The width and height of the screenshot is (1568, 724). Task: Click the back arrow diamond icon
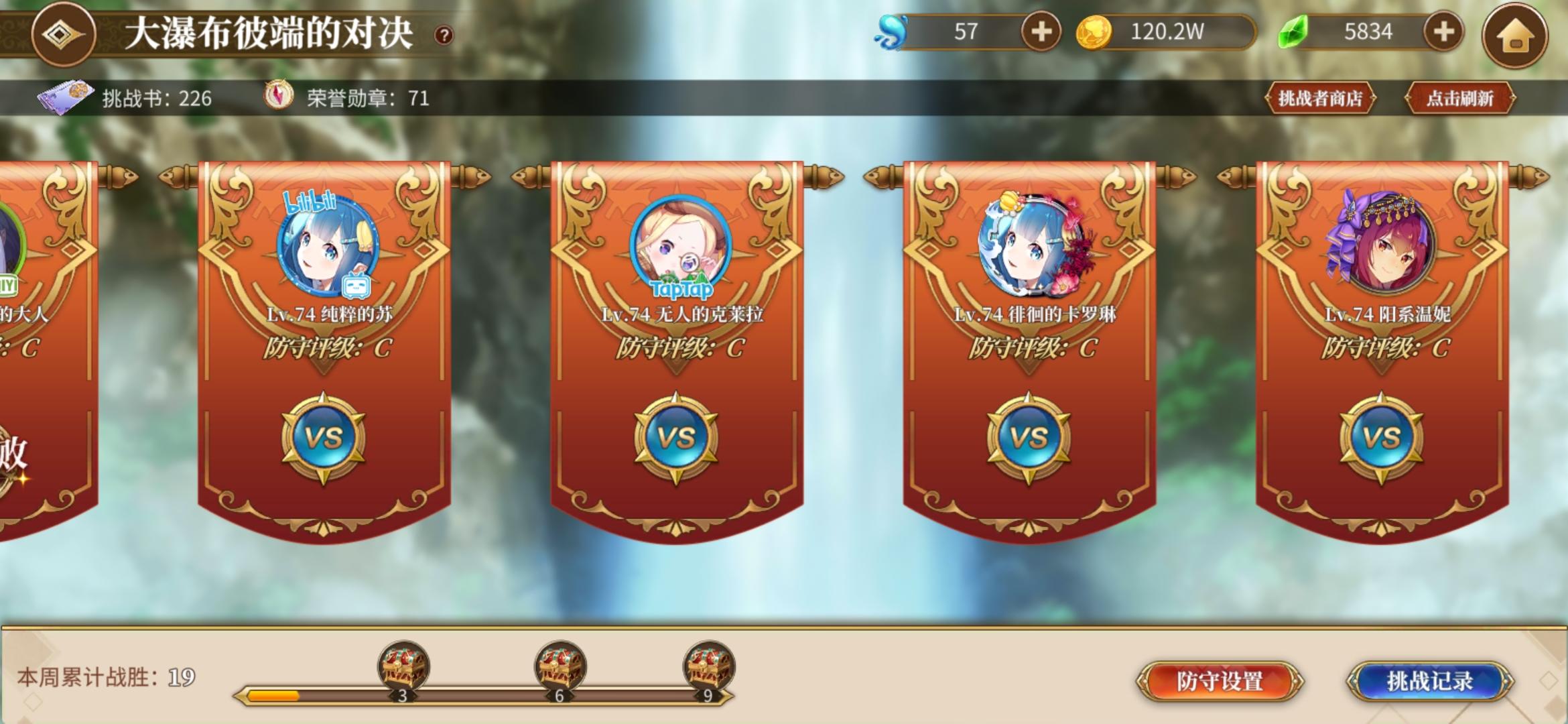tap(64, 32)
